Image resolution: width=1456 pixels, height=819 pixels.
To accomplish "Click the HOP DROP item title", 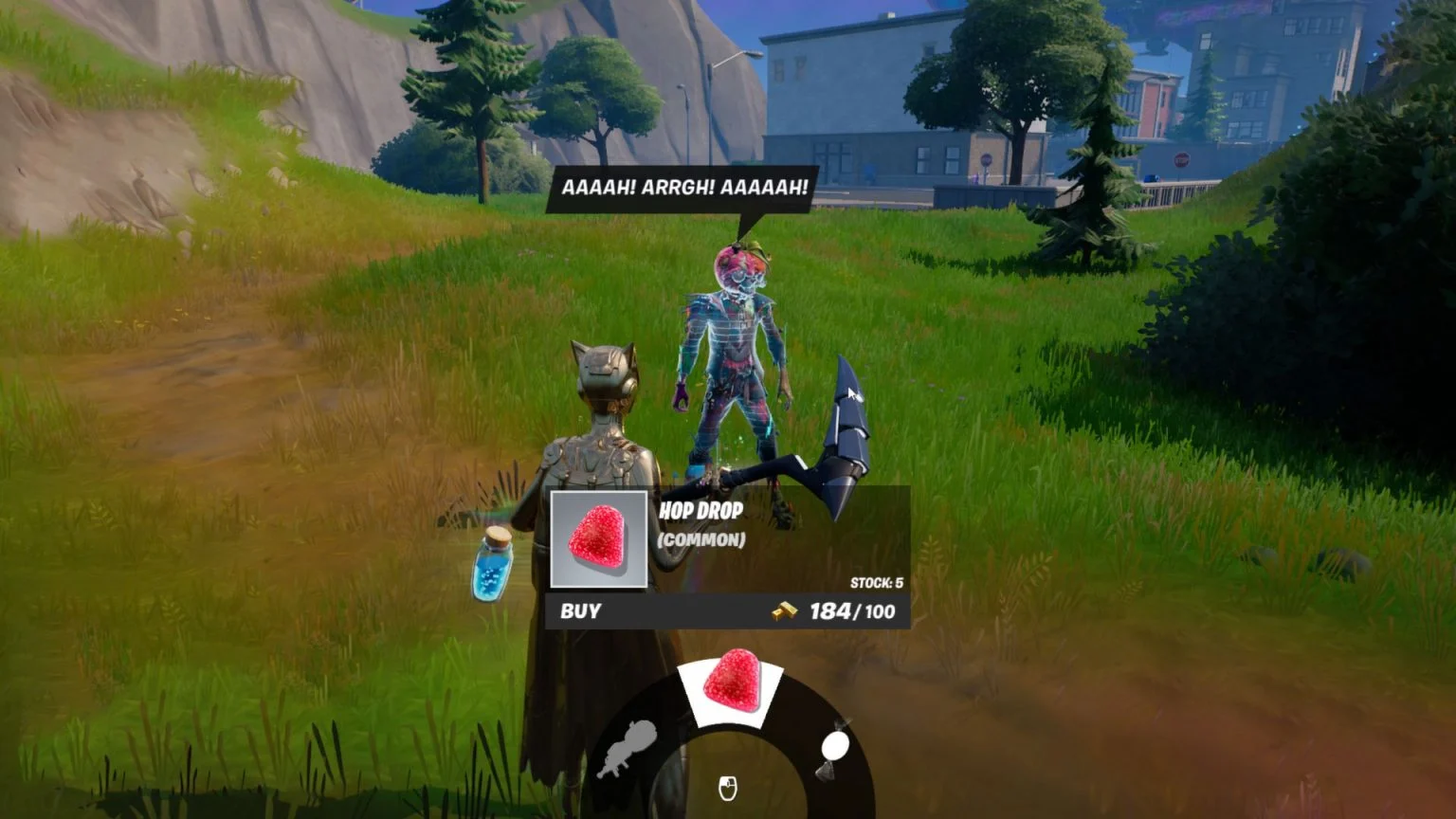I will pyautogui.click(x=702, y=509).
